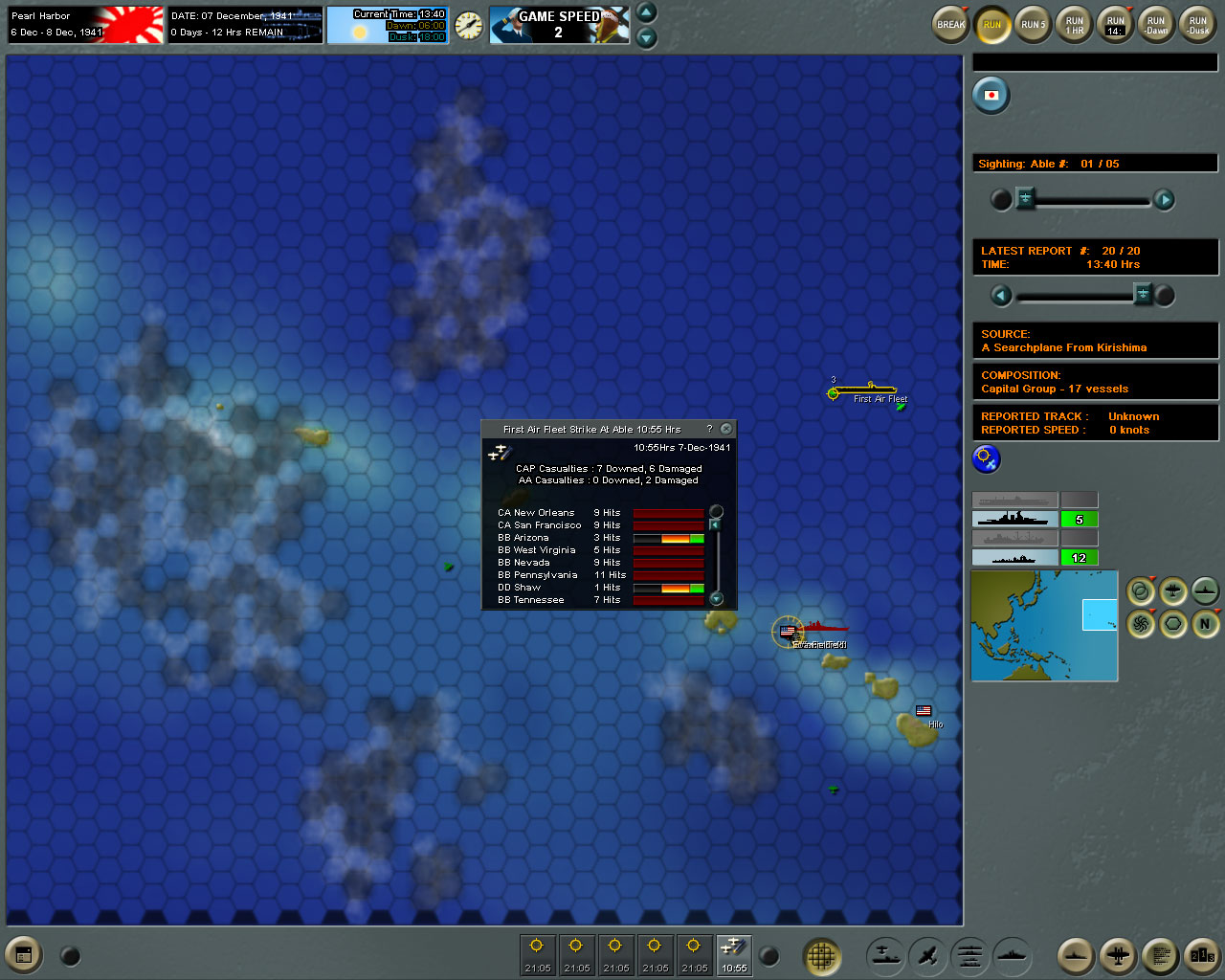The height and width of the screenshot is (980, 1225).
Task: Decrease game speed with the down arrow
Action: [x=647, y=37]
